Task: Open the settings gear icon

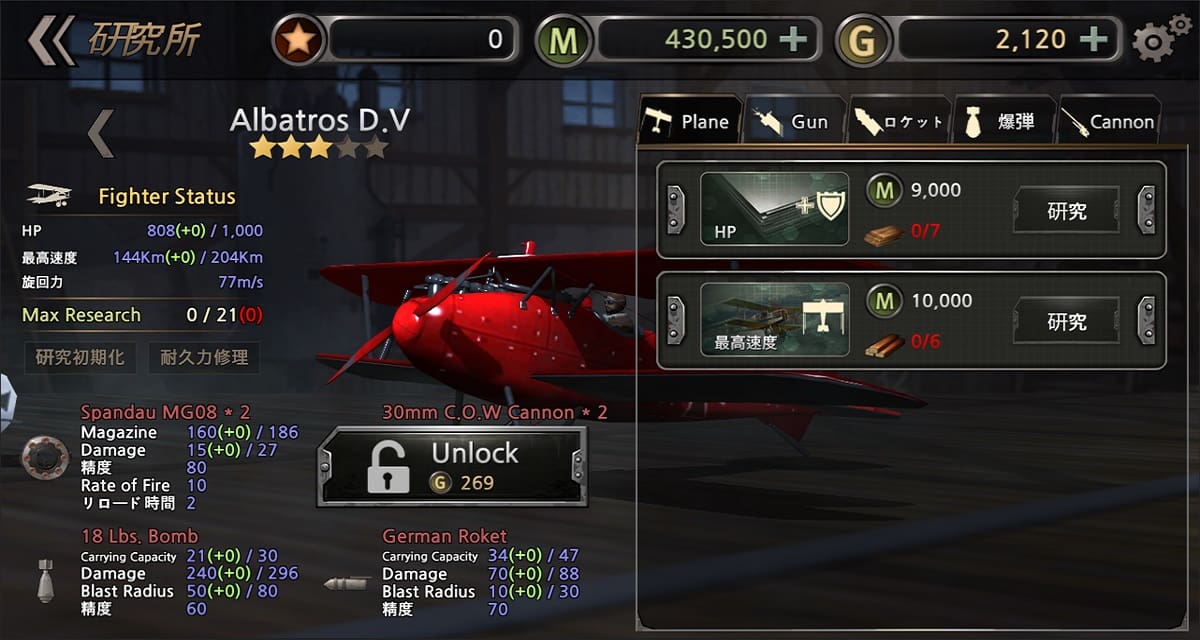Action: click(x=1154, y=41)
